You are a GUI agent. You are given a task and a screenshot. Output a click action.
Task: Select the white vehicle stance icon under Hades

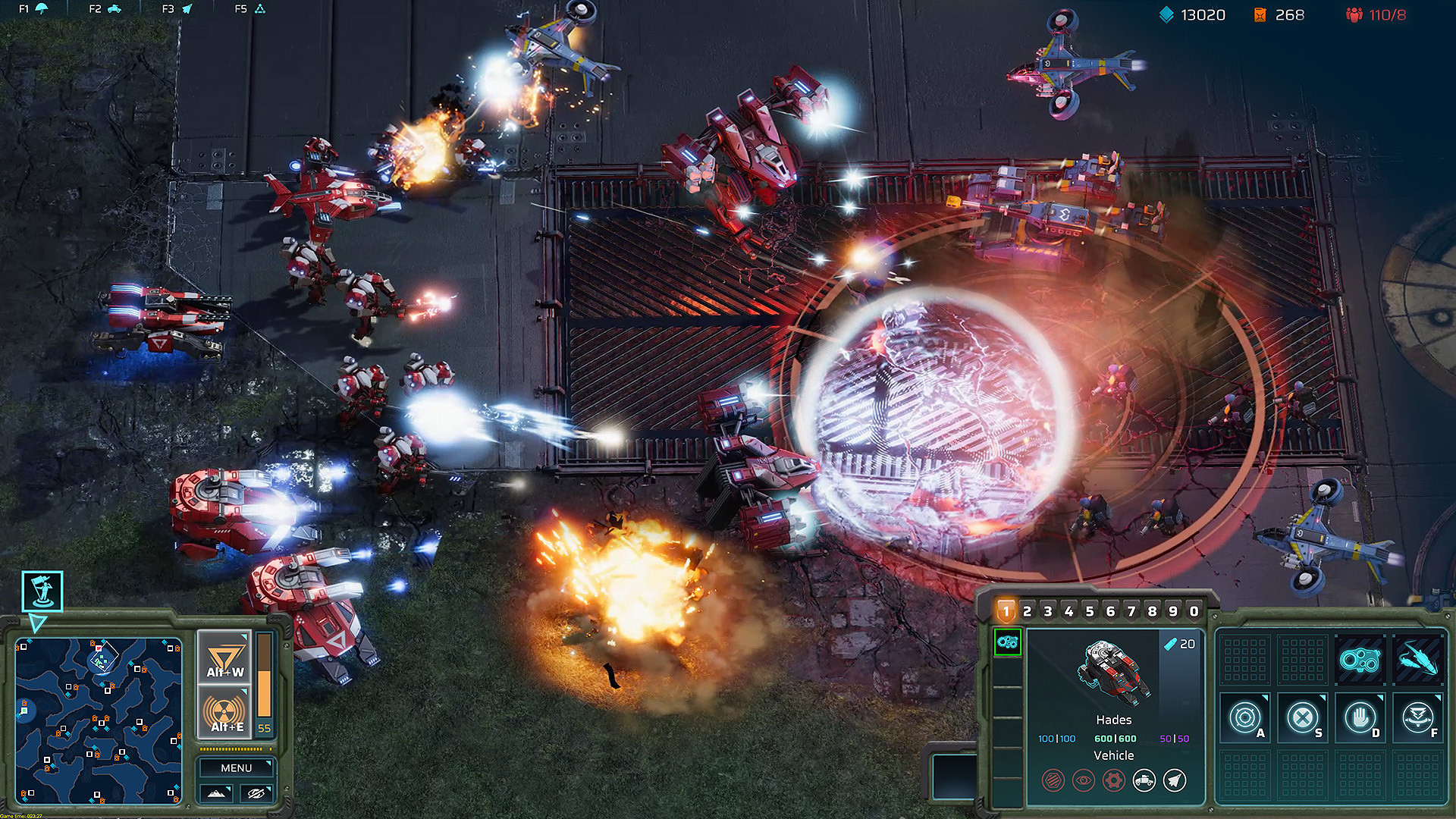point(1144,781)
